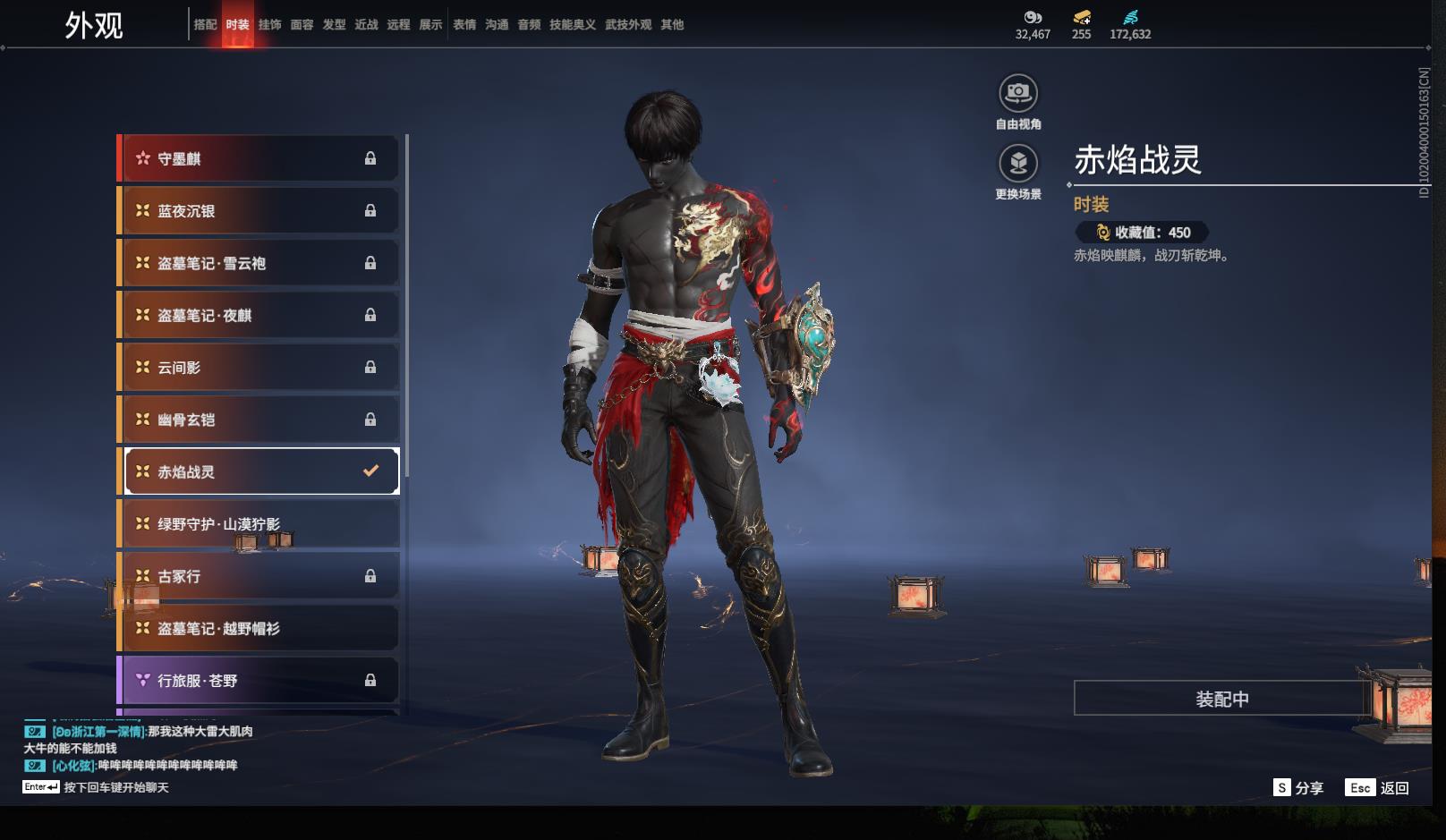Open the 近战 weapon tab

(x=366, y=25)
